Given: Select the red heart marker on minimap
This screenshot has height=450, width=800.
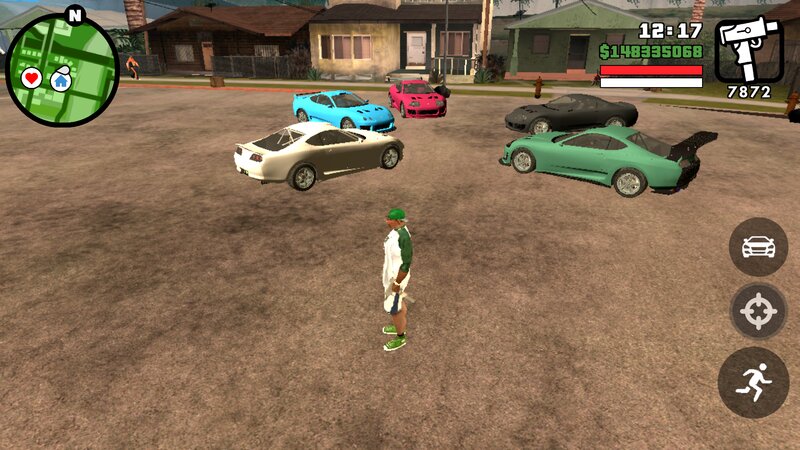Looking at the screenshot, I should [32, 77].
